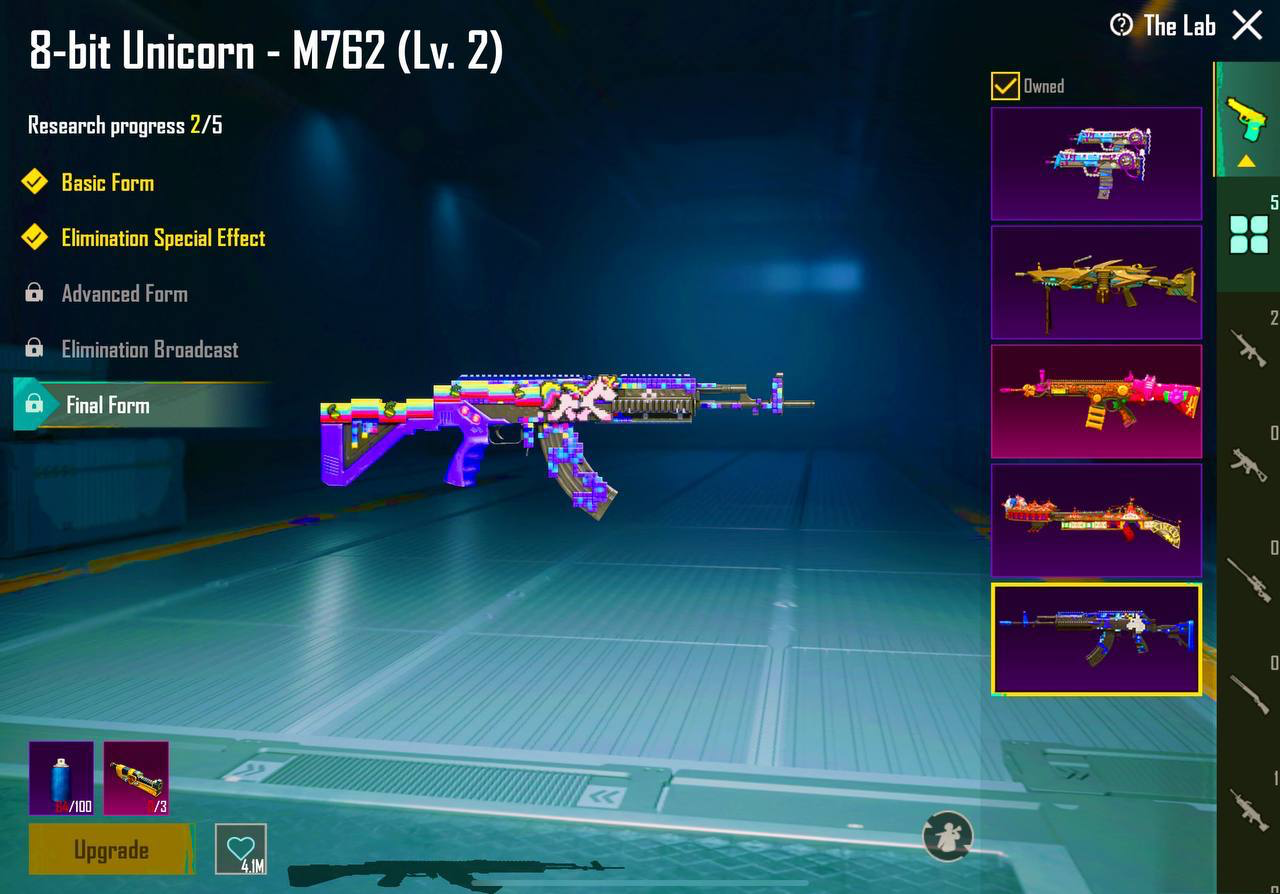Viewport: 1280px width, 894px height.
Task: Pick the pink and orange rifle skin thumbnail
Action: click(x=1096, y=401)
